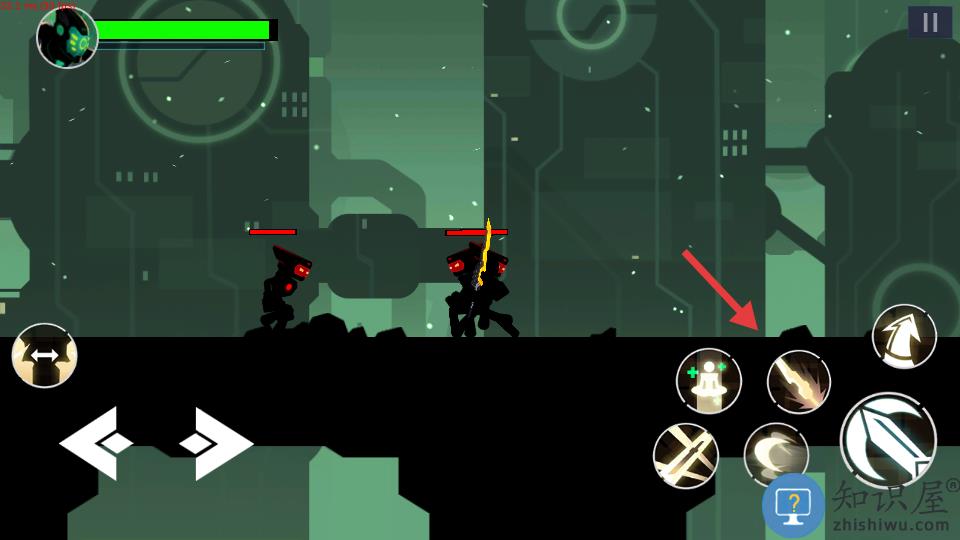Tap the character swap button with double arrow

(x=44, y=355)
